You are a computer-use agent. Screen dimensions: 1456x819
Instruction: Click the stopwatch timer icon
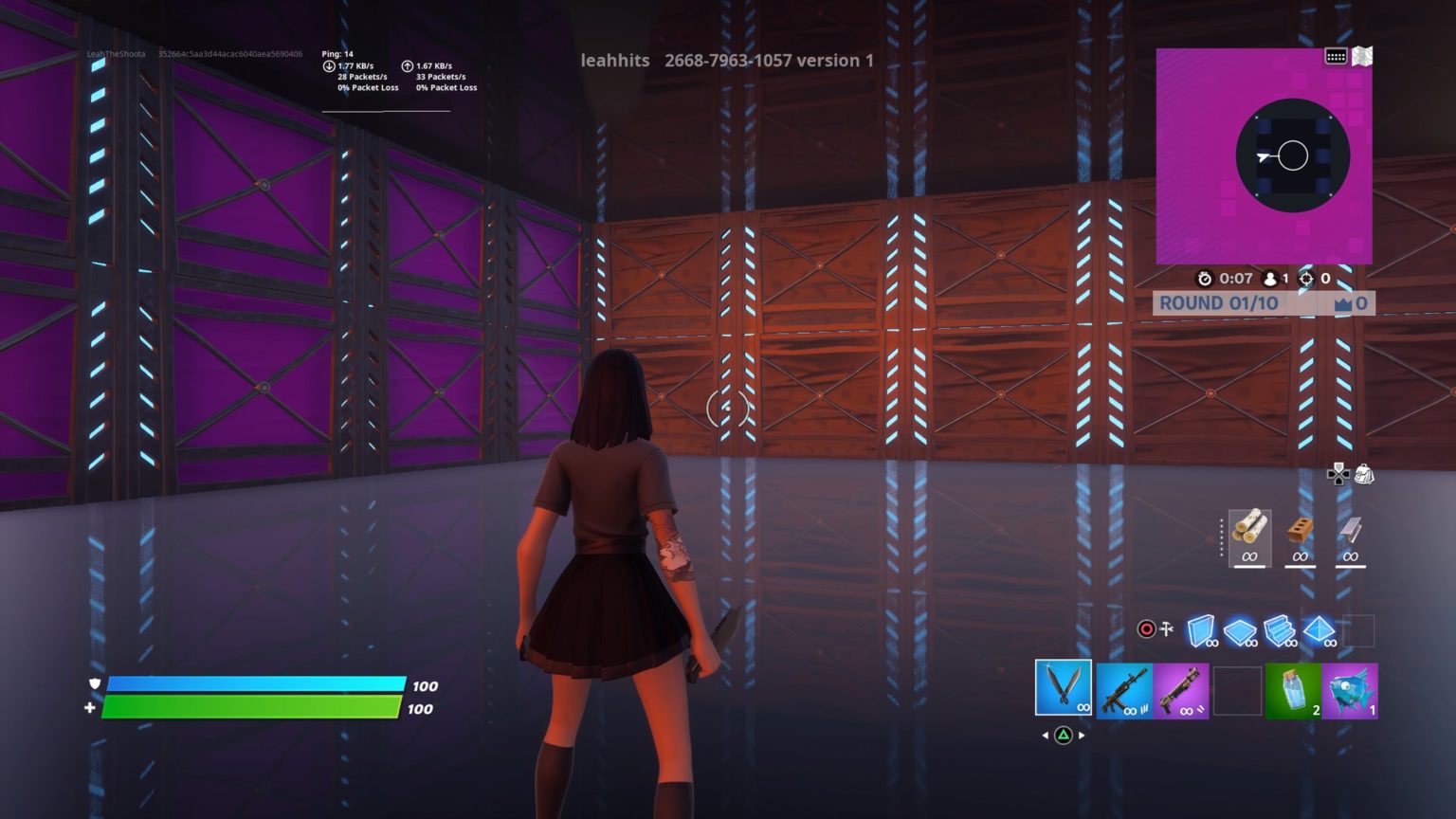(x=1205, y=279)
